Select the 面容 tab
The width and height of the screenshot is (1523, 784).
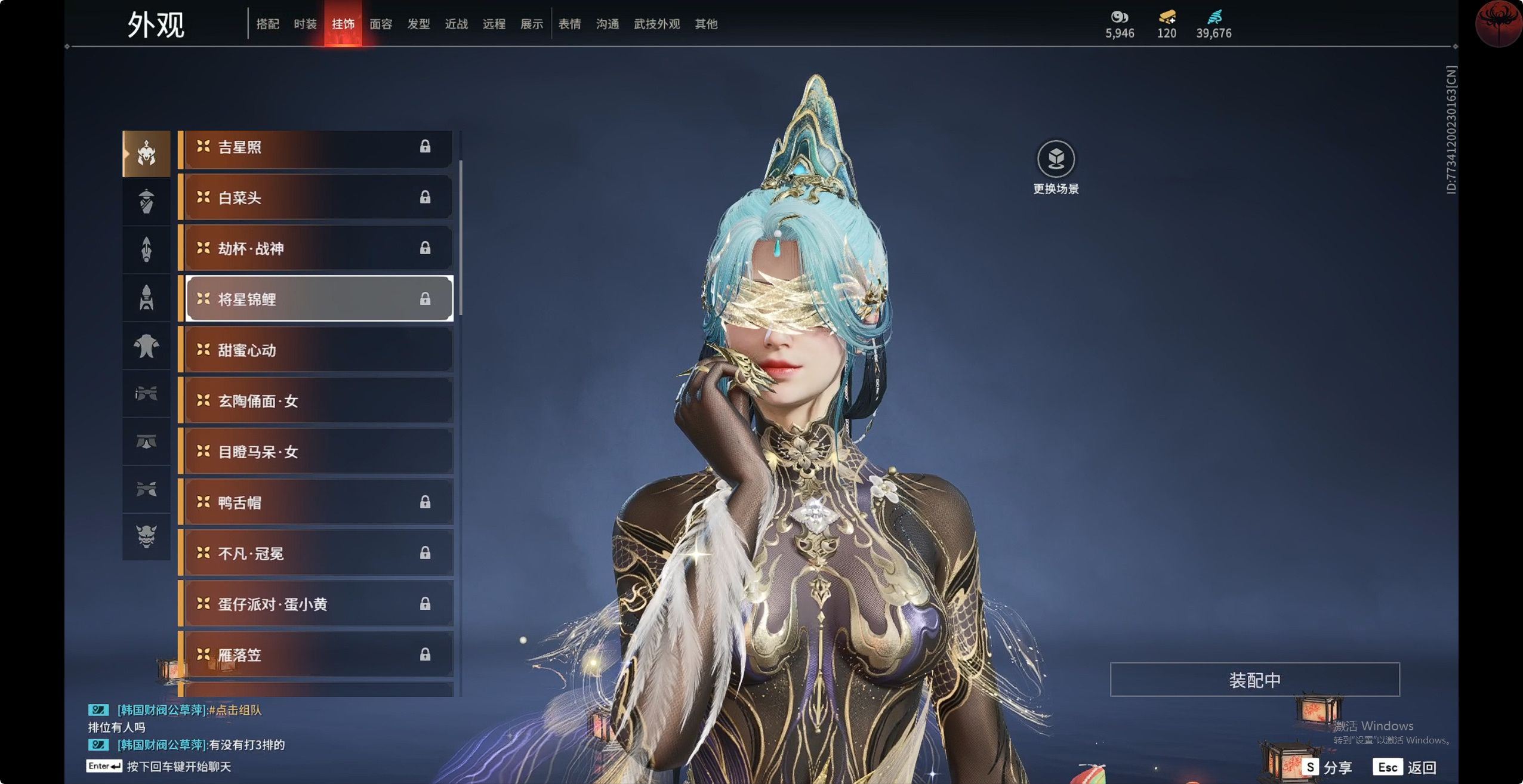[x=381, y=24]
